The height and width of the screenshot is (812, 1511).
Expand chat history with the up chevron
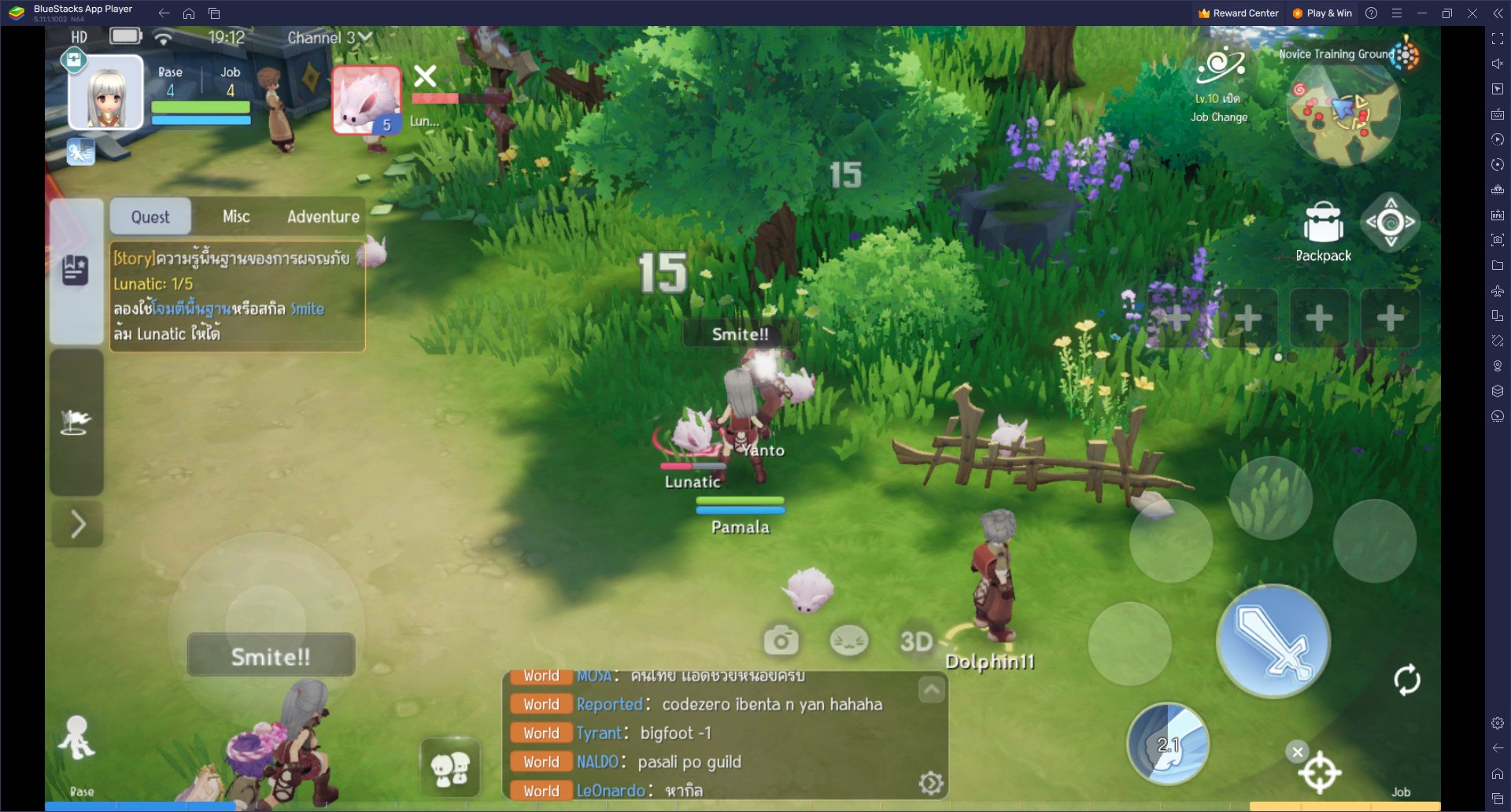[931, 689]
